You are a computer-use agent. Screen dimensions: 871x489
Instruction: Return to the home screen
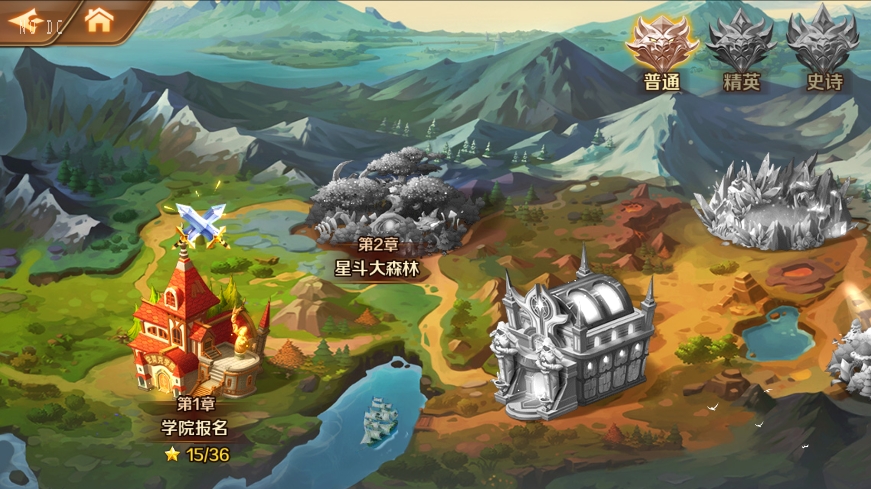coord(98,20)
